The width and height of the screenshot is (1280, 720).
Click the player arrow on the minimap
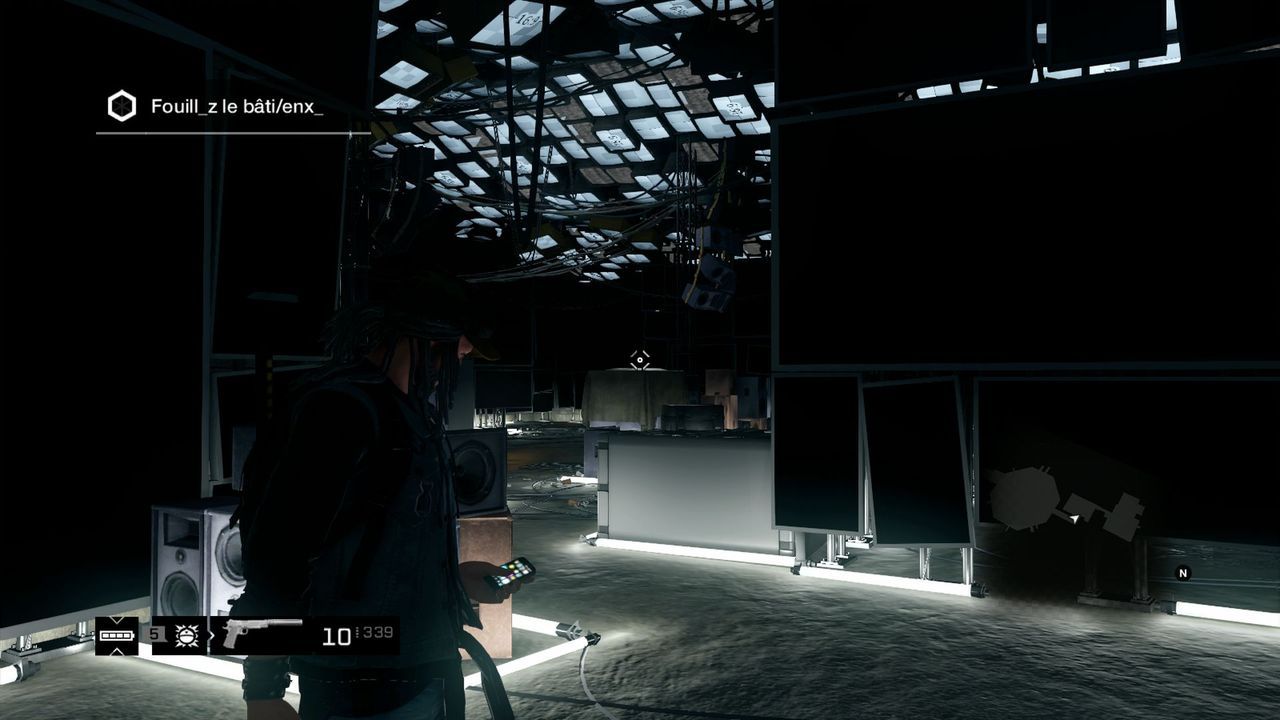1075,519
